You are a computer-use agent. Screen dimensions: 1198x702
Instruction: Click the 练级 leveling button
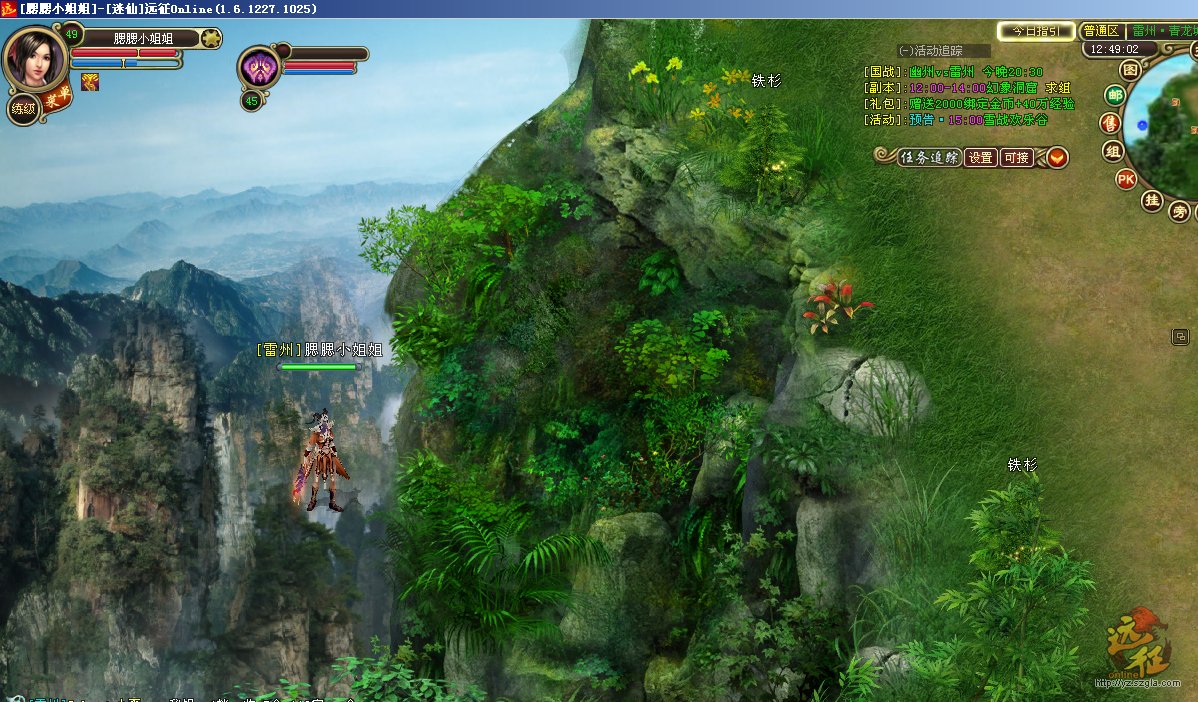23,108
